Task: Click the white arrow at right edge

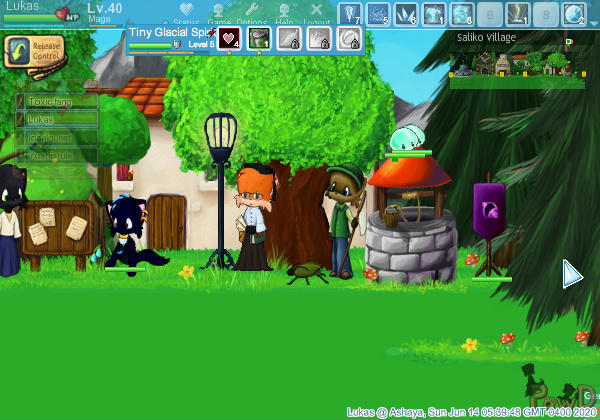Action: coord(572,274)
